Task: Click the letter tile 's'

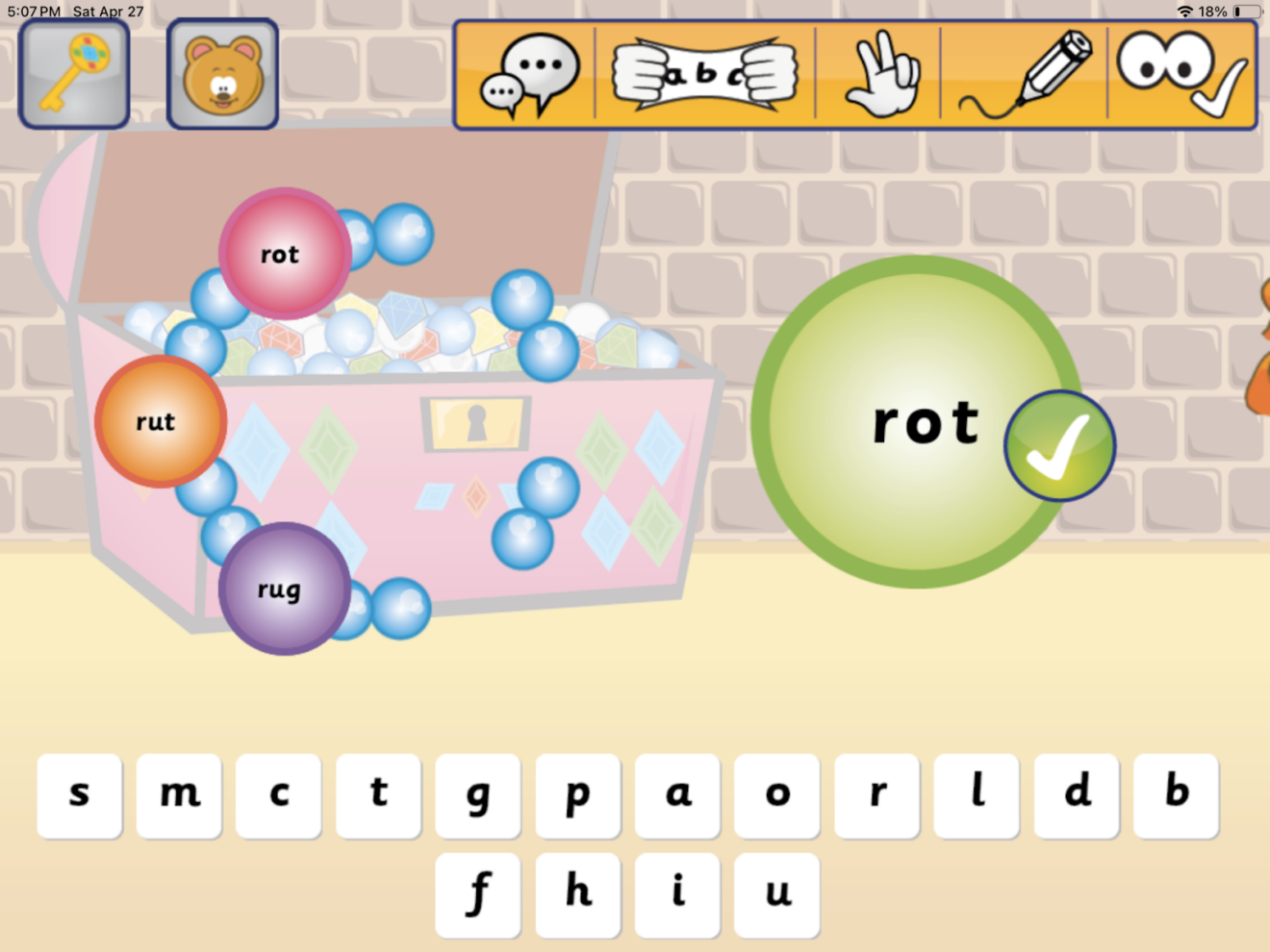Action: 79,795
